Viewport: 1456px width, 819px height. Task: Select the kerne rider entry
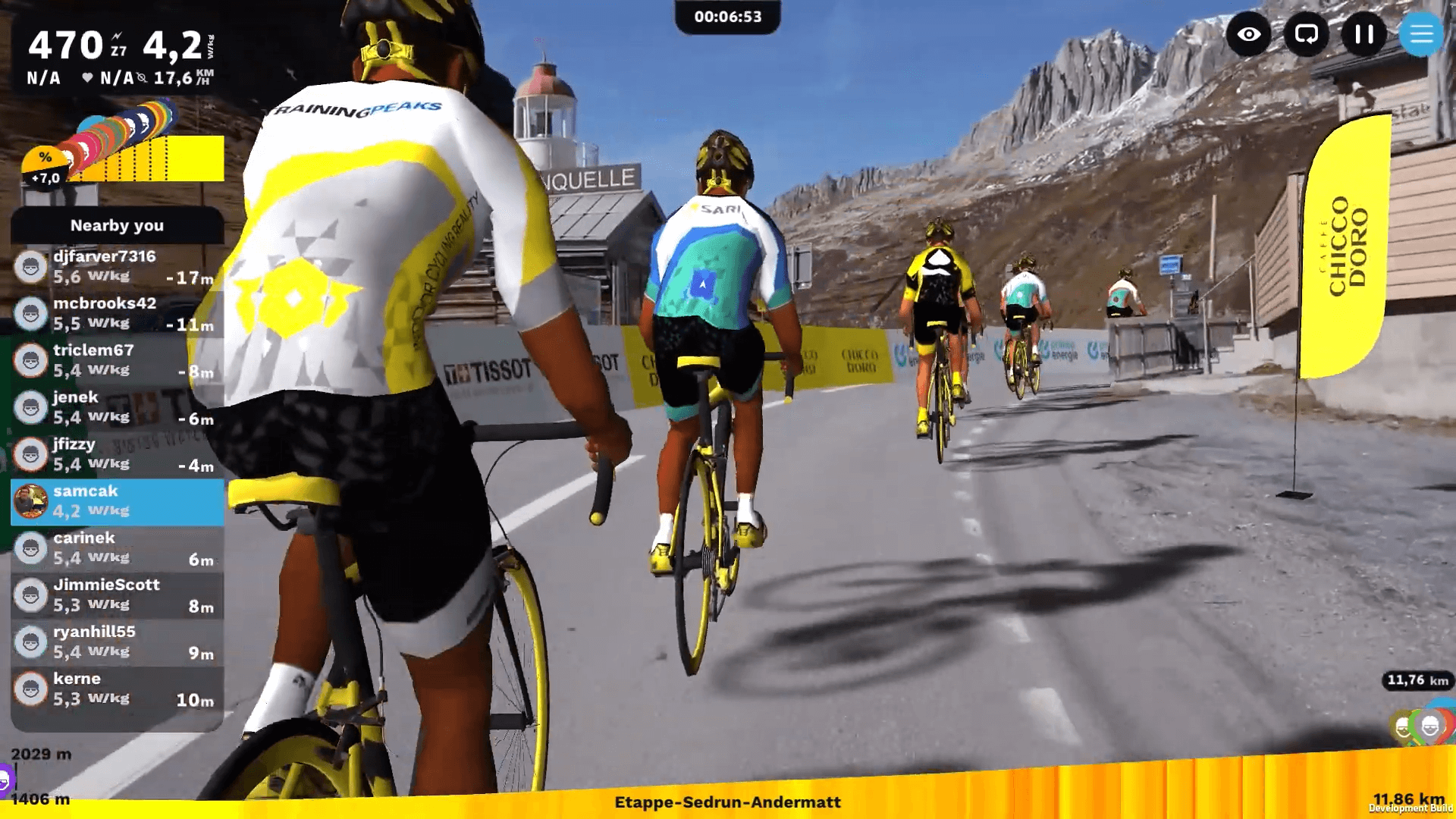point(118,690)
